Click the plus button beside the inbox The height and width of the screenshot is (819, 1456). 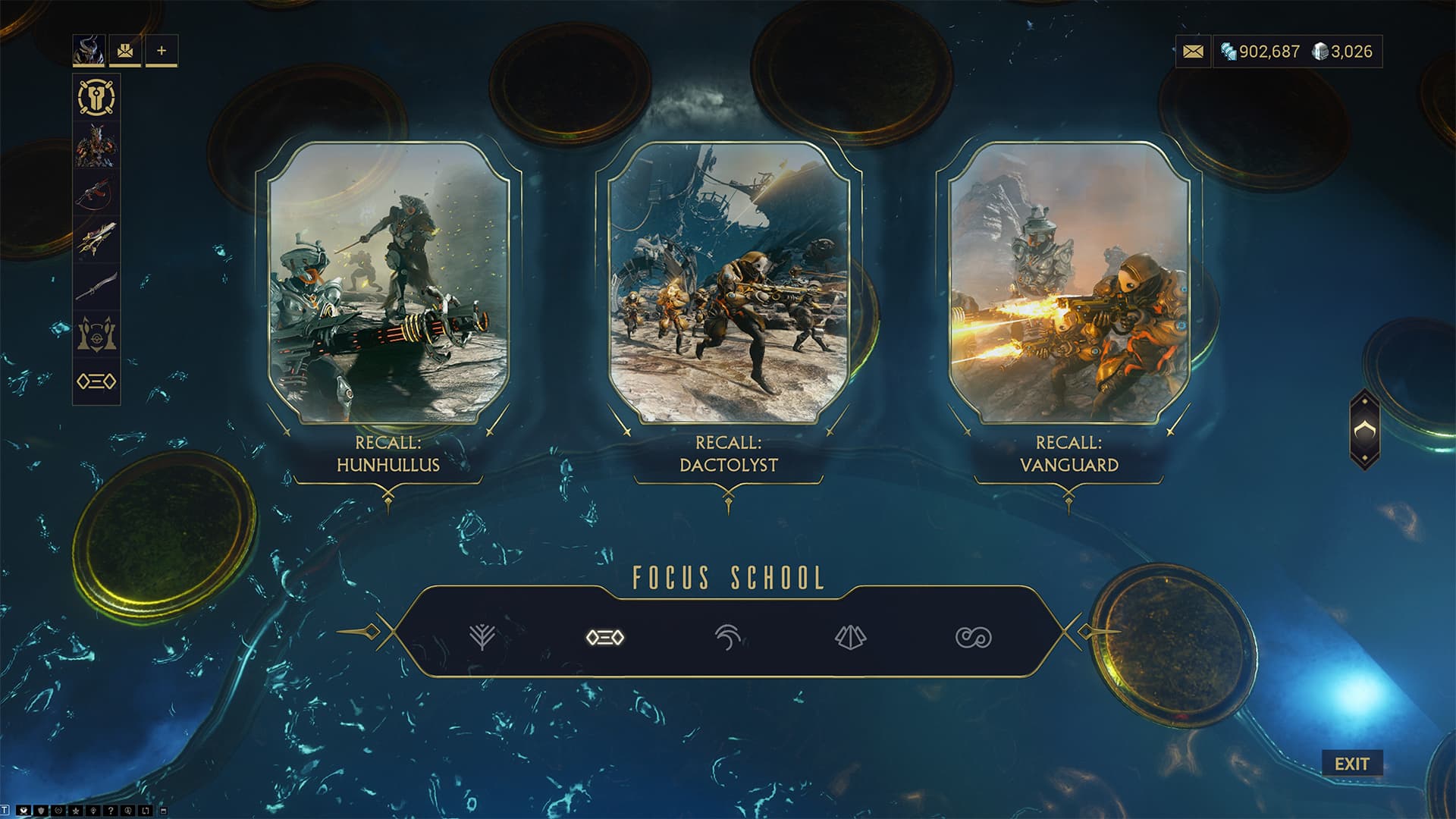point(162,51)
